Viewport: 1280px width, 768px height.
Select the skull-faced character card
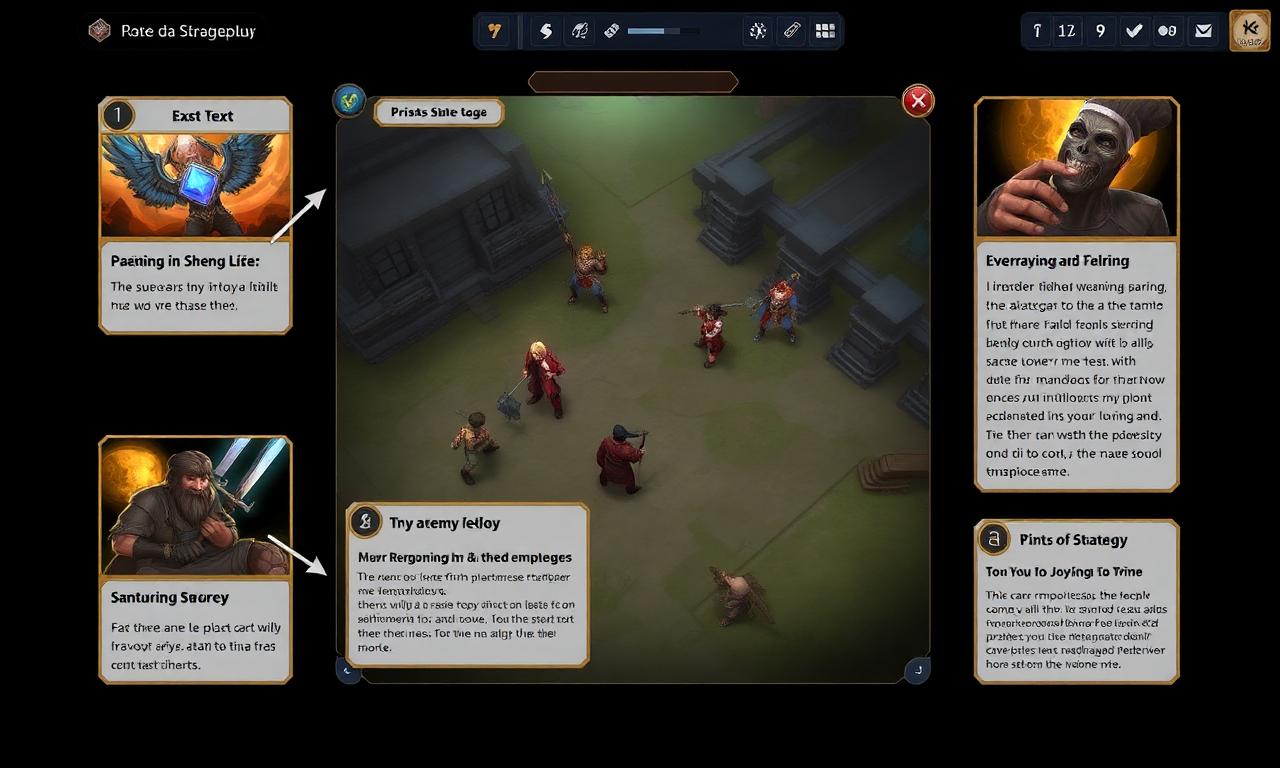(1077, 168)
